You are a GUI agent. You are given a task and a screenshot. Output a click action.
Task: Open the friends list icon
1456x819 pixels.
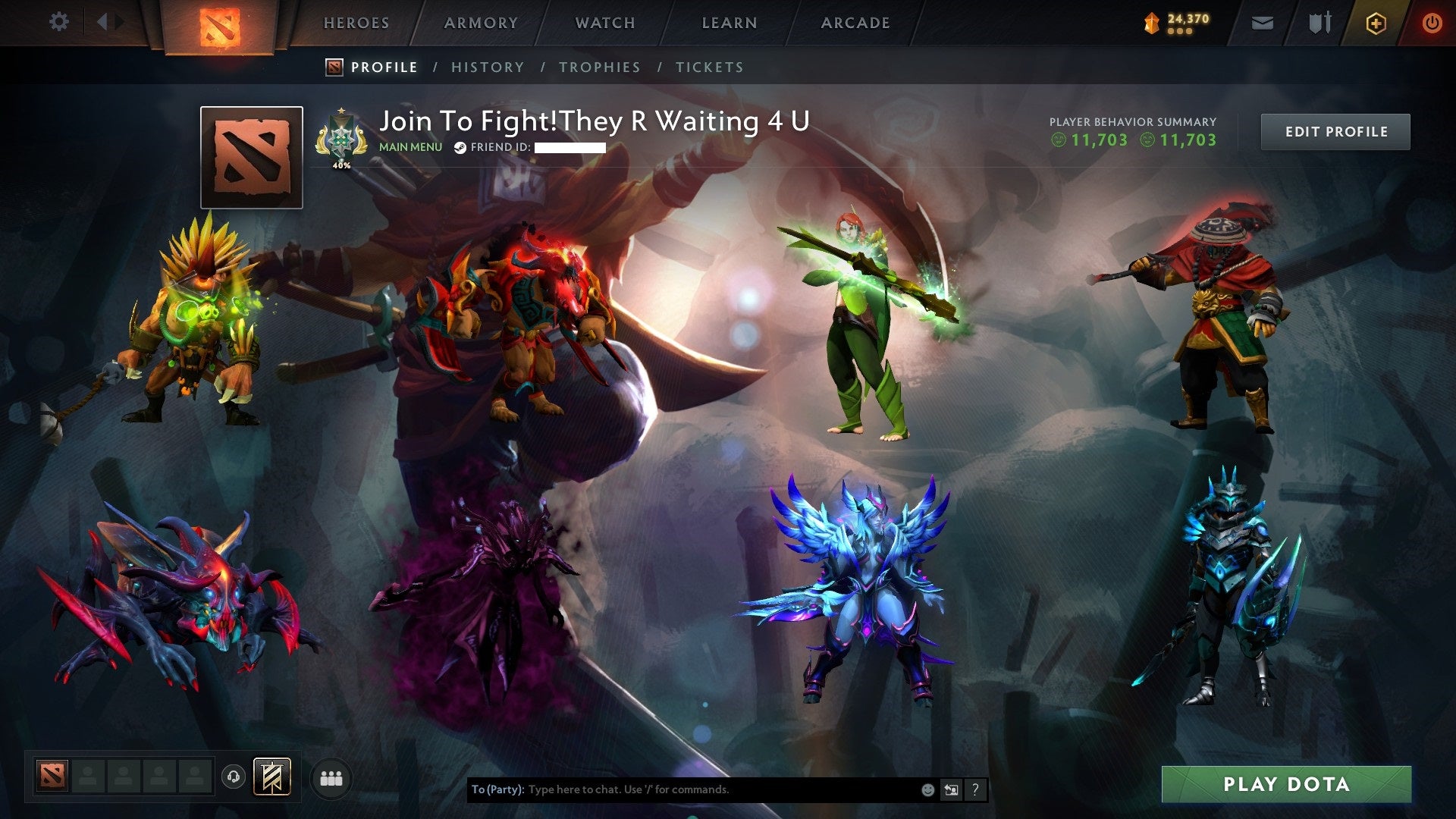tap(332, 777)
